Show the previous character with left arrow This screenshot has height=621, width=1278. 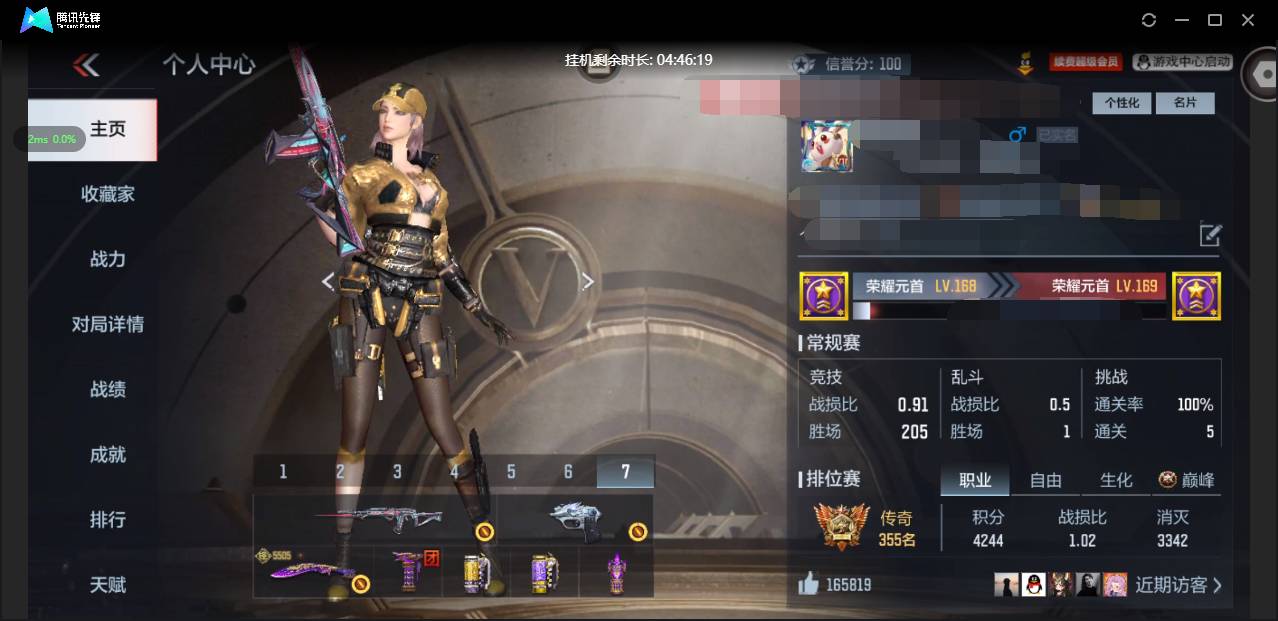coord(328,282)
